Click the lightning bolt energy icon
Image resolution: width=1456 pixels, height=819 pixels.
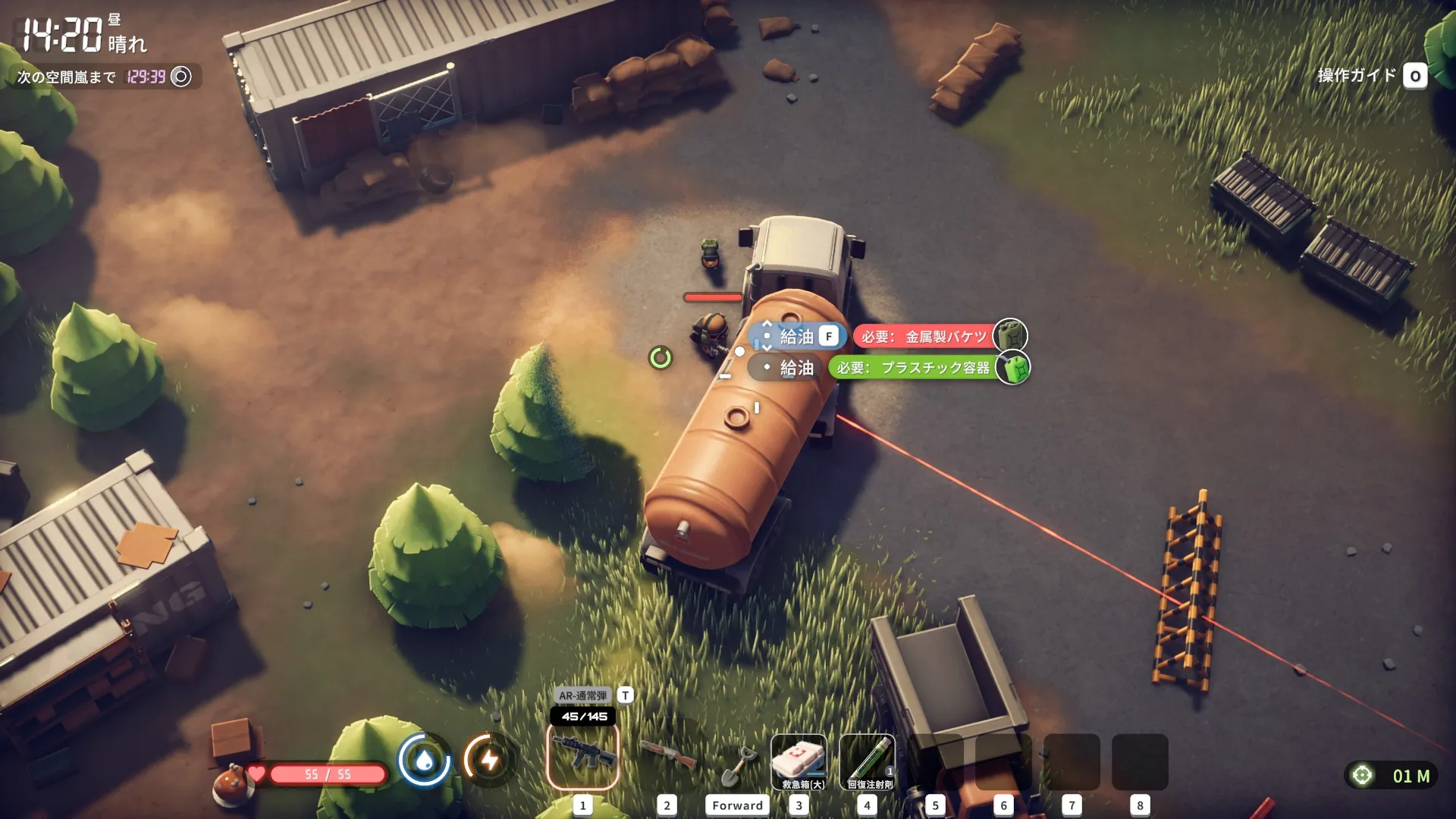click(490, 759)
